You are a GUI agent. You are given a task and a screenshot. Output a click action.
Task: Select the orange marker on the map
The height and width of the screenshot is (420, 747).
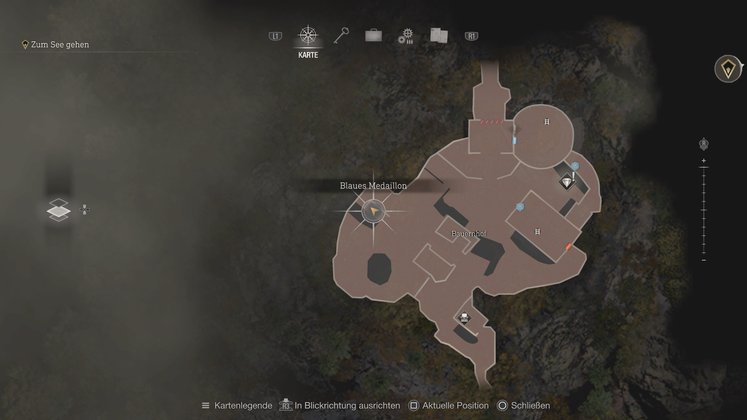click(x=569, y=246)
